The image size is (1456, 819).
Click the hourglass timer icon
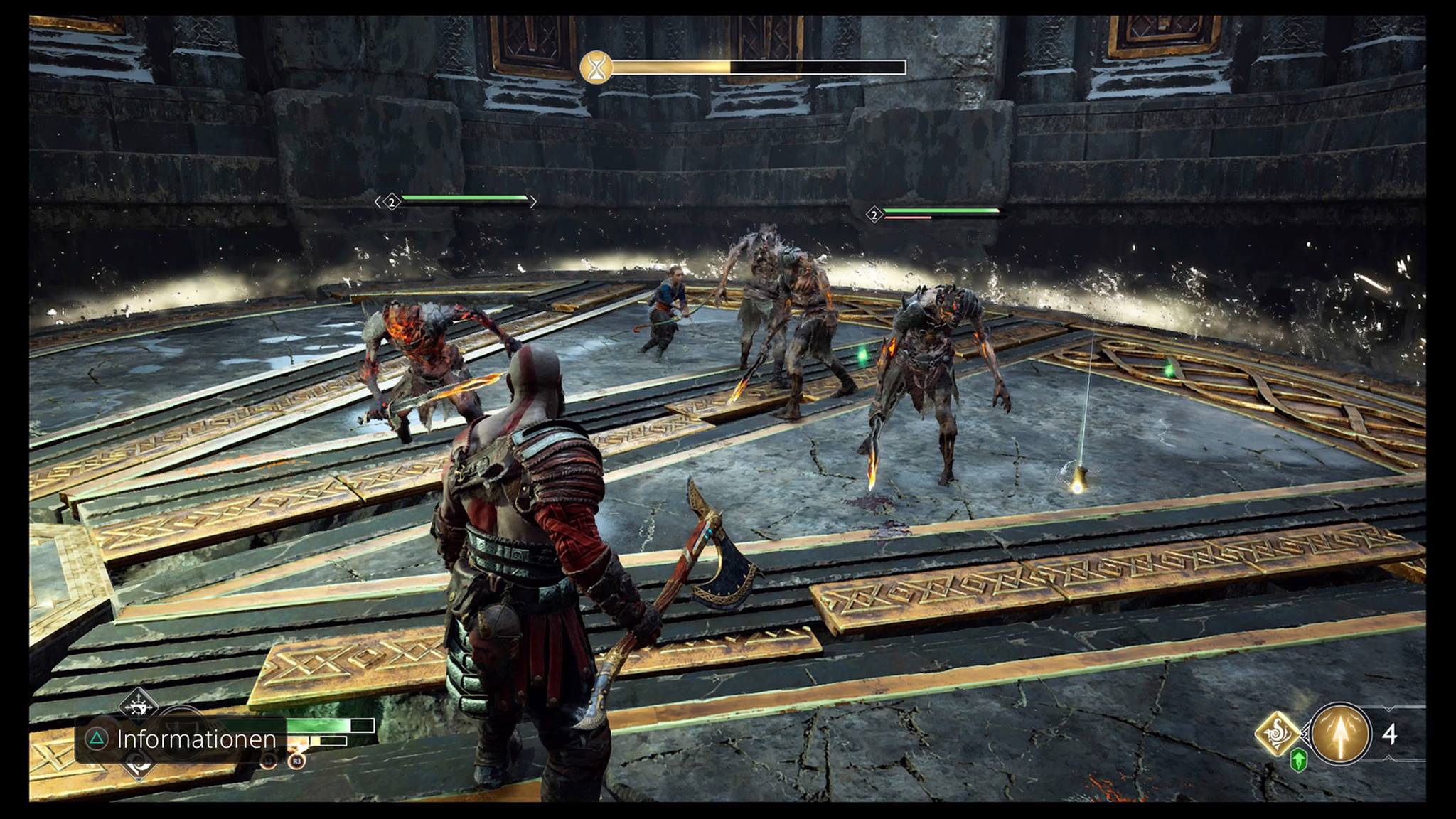pyautogui.click(x=596, y=68)
